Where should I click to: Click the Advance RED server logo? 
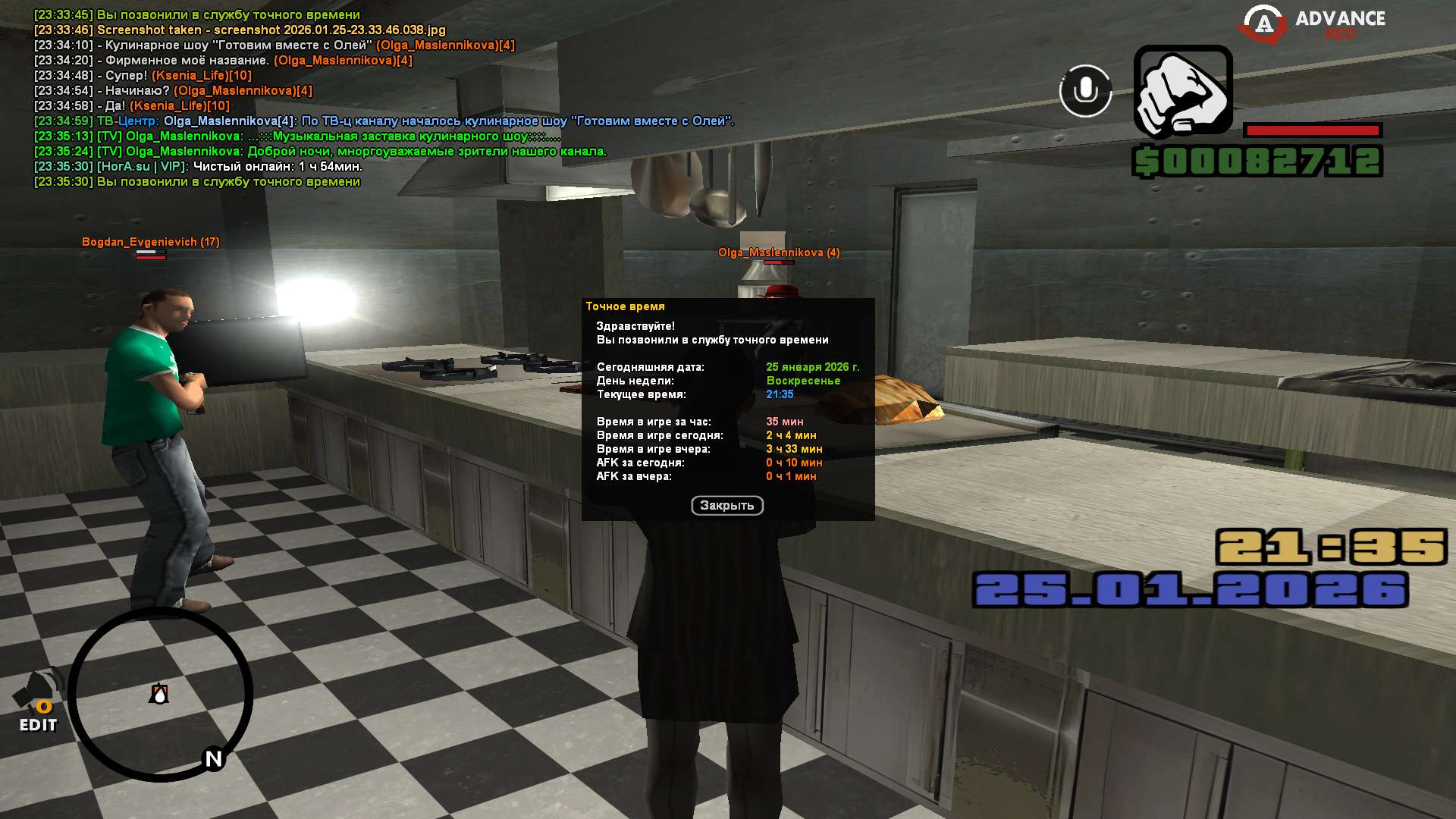1312,24
